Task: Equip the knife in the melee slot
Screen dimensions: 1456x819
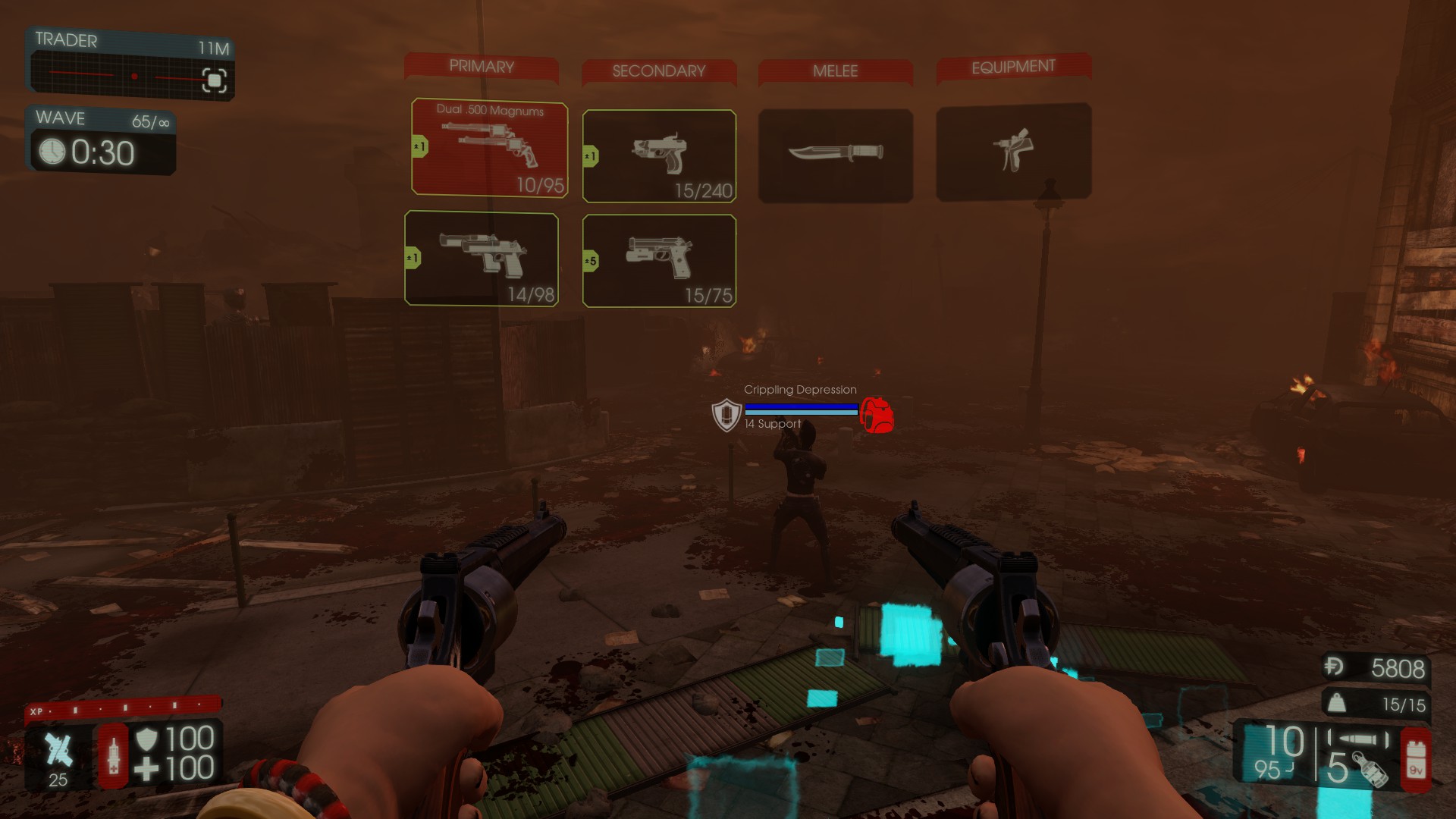Action: click(835, 155)
